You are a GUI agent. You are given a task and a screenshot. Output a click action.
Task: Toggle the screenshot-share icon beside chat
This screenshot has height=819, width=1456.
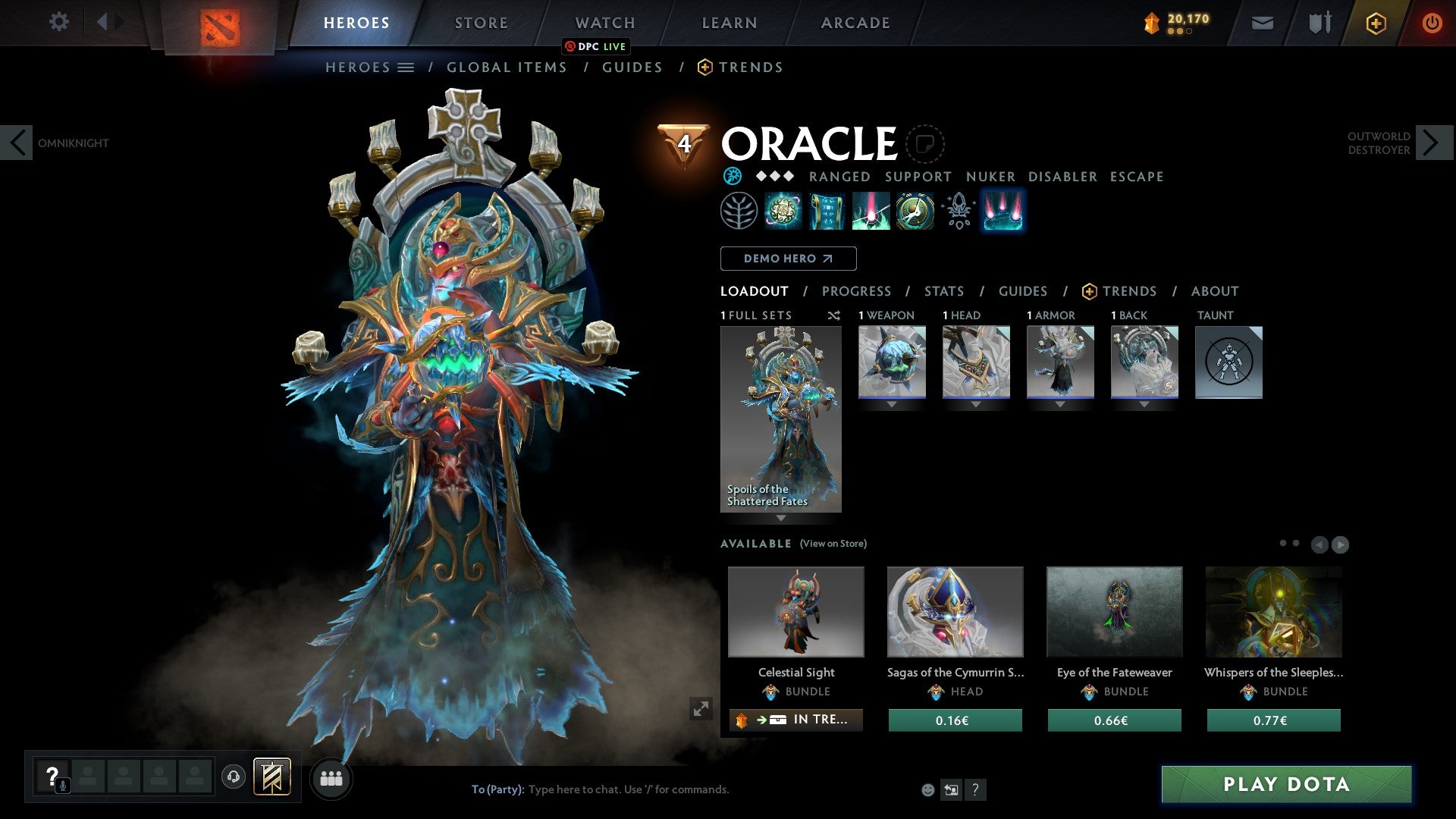coord(951,789)
